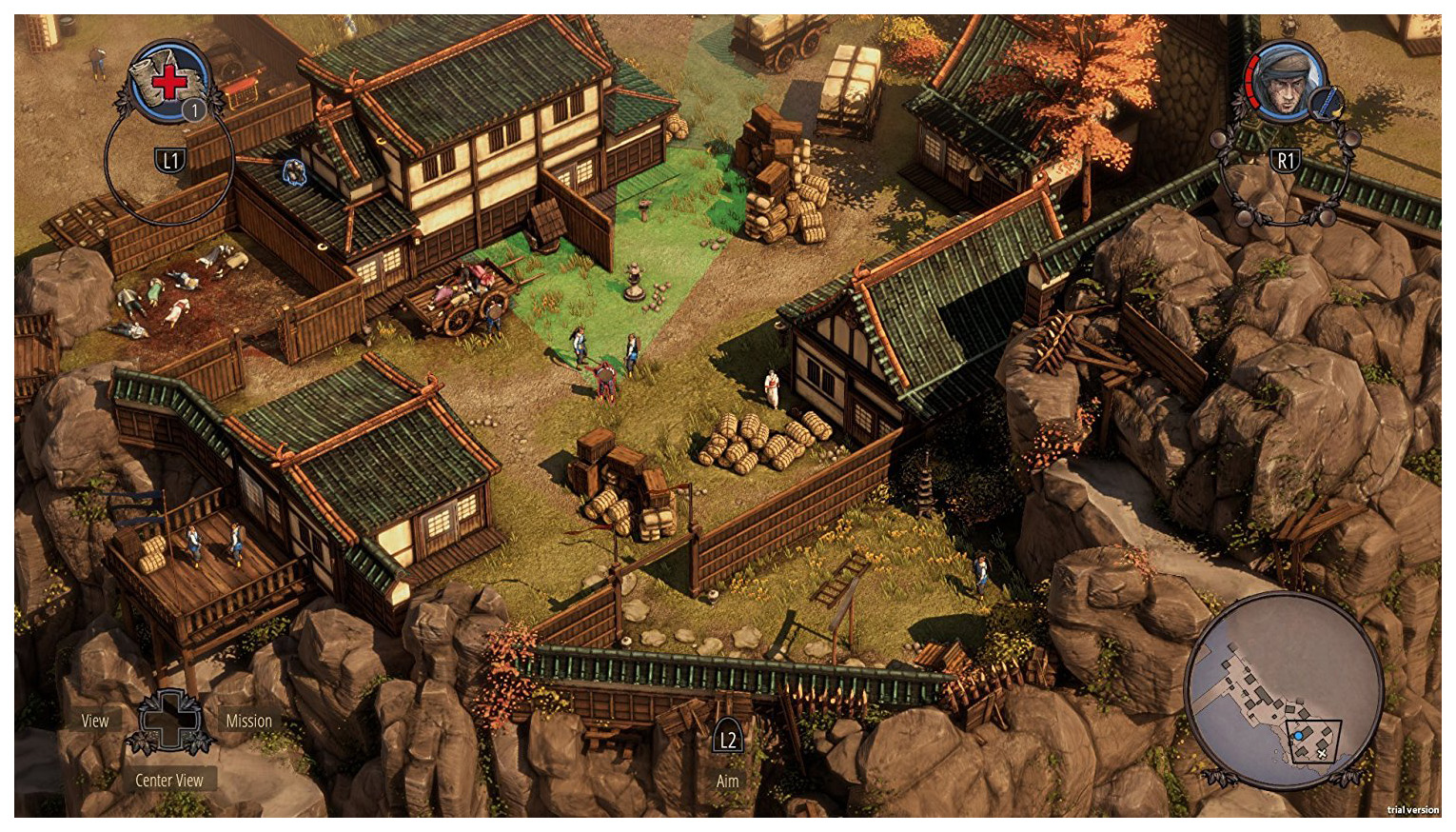Click the X marker on the minimap

click(1322, 754)
